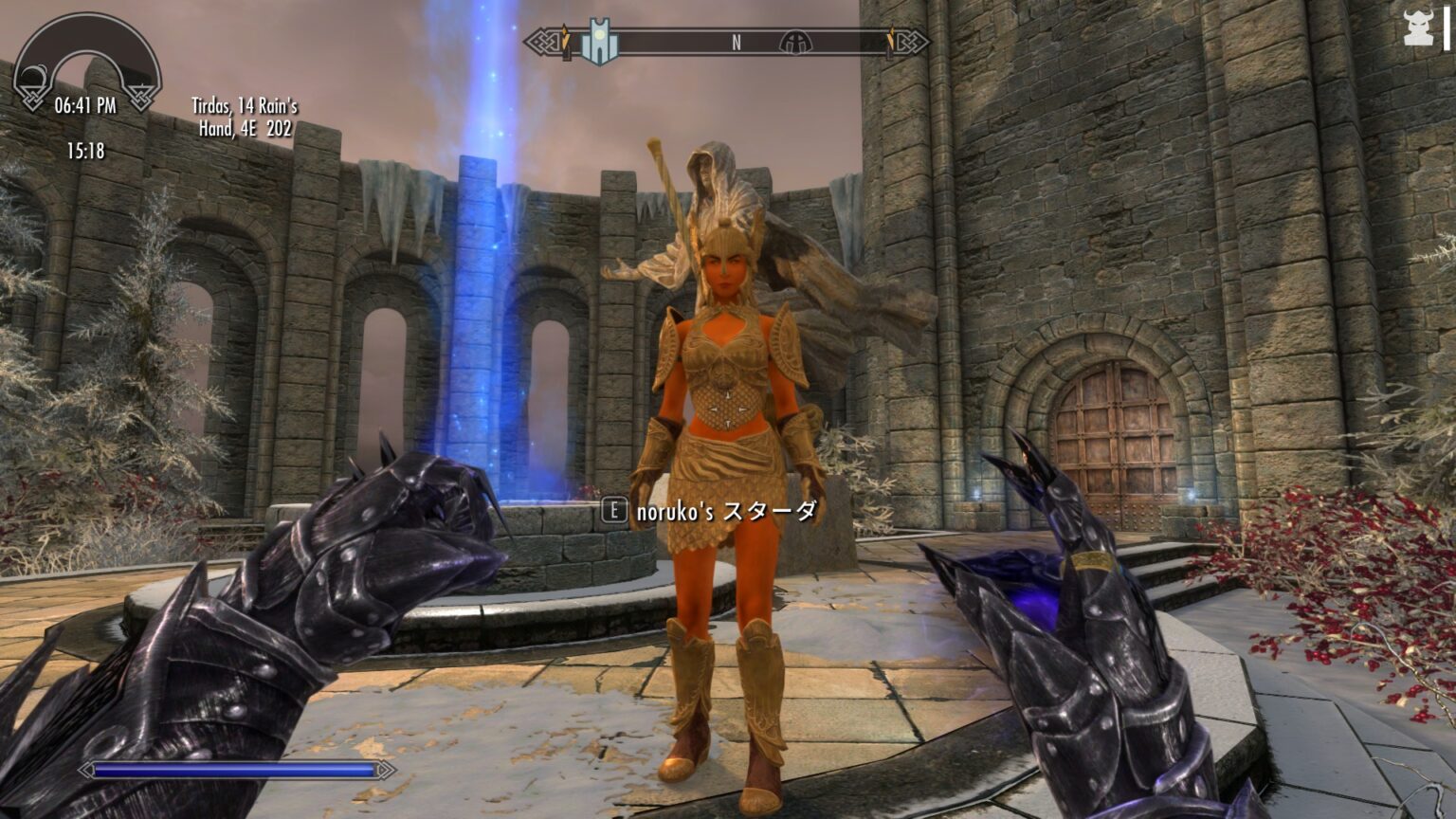
Task: Expand the real-time clock showing 15:18
Action: click(85, 148)
